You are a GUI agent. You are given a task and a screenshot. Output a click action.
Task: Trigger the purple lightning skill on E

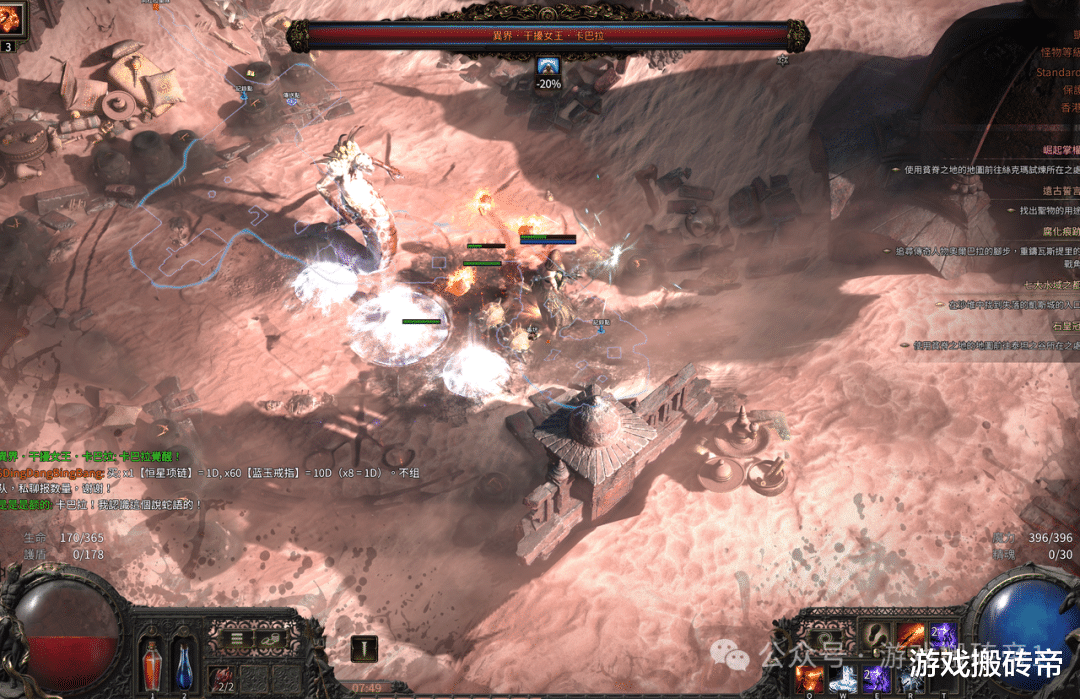click(x=877, y=677)
